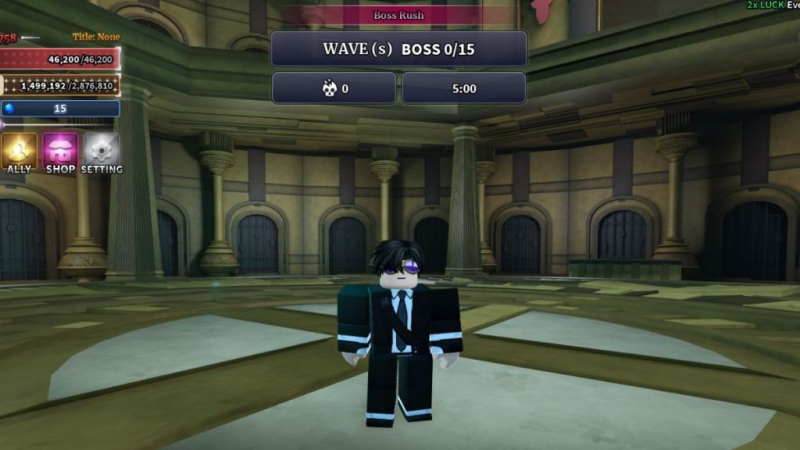Open the Shop menu
Screen dimensions: 800x450
pyautogui.click(x=60, y=152)
